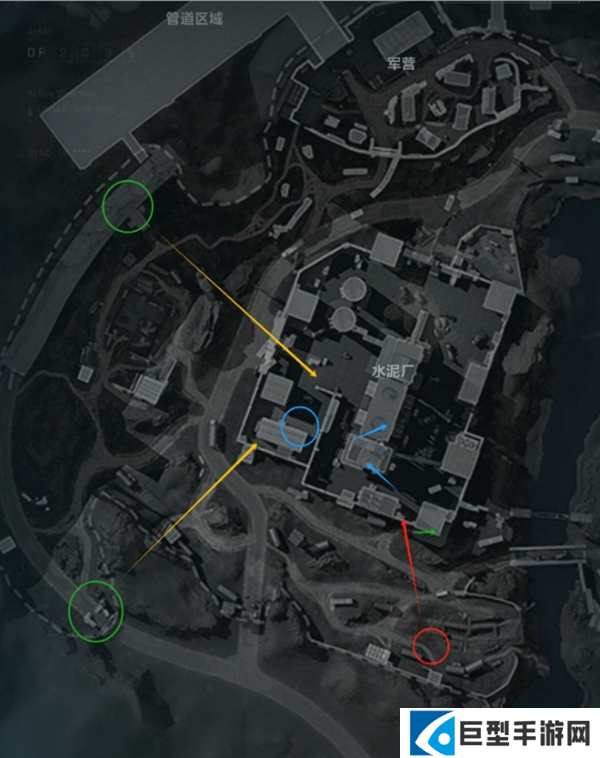Select the red circle marker on the map
The height and width of the screenshot is (758, 600).
[x=431, y=645]
